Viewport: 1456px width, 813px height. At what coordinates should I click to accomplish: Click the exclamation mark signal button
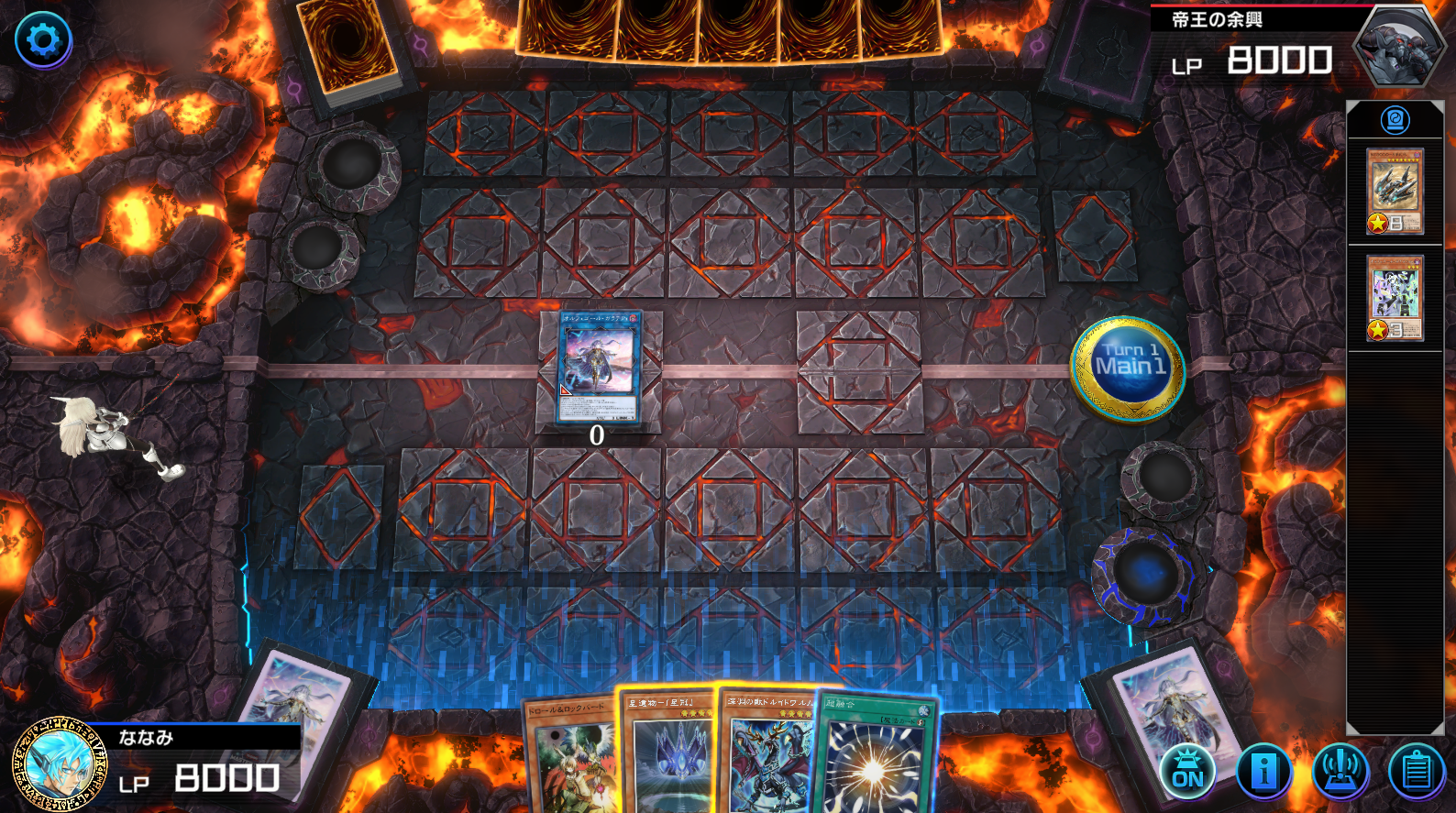click(x=1340, y=771)
